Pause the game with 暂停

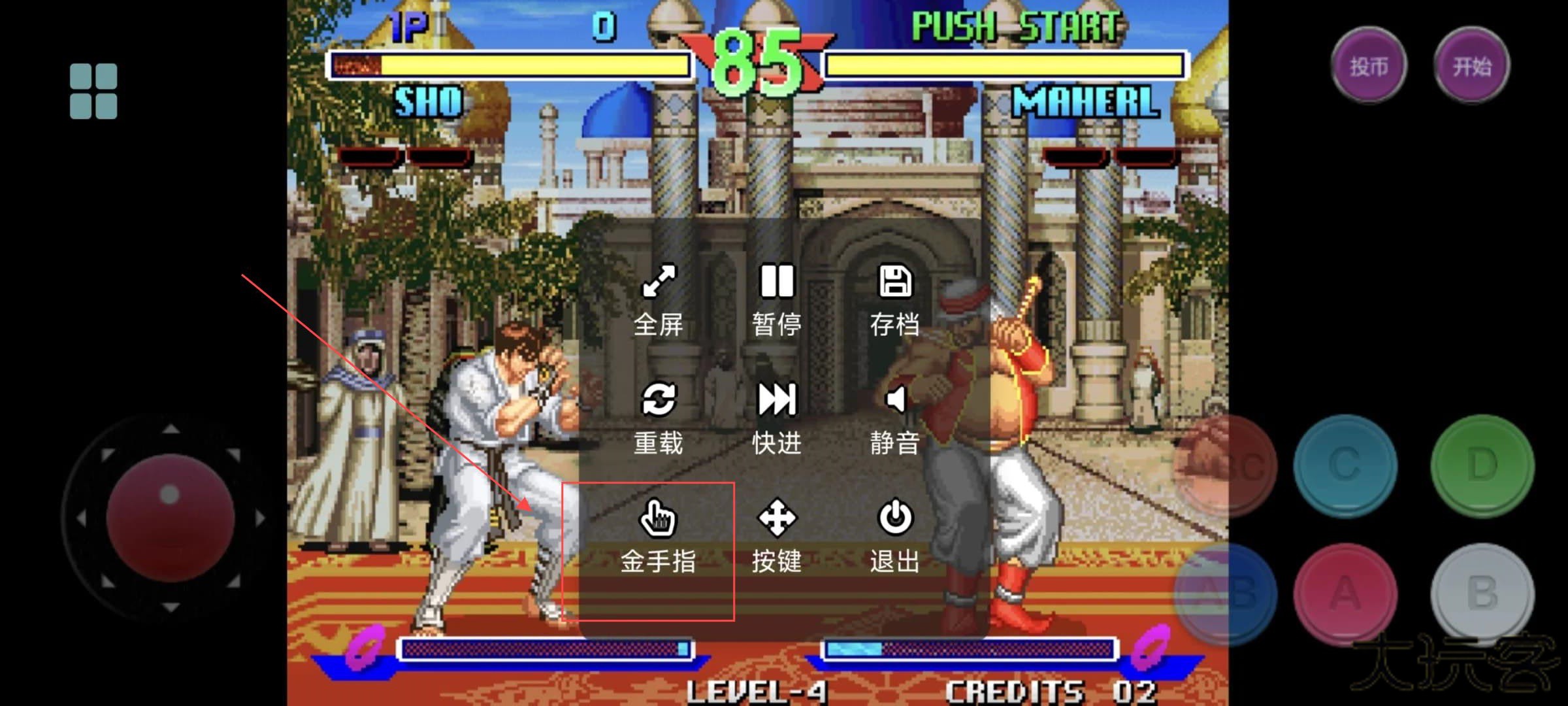[x=777, y=300]
